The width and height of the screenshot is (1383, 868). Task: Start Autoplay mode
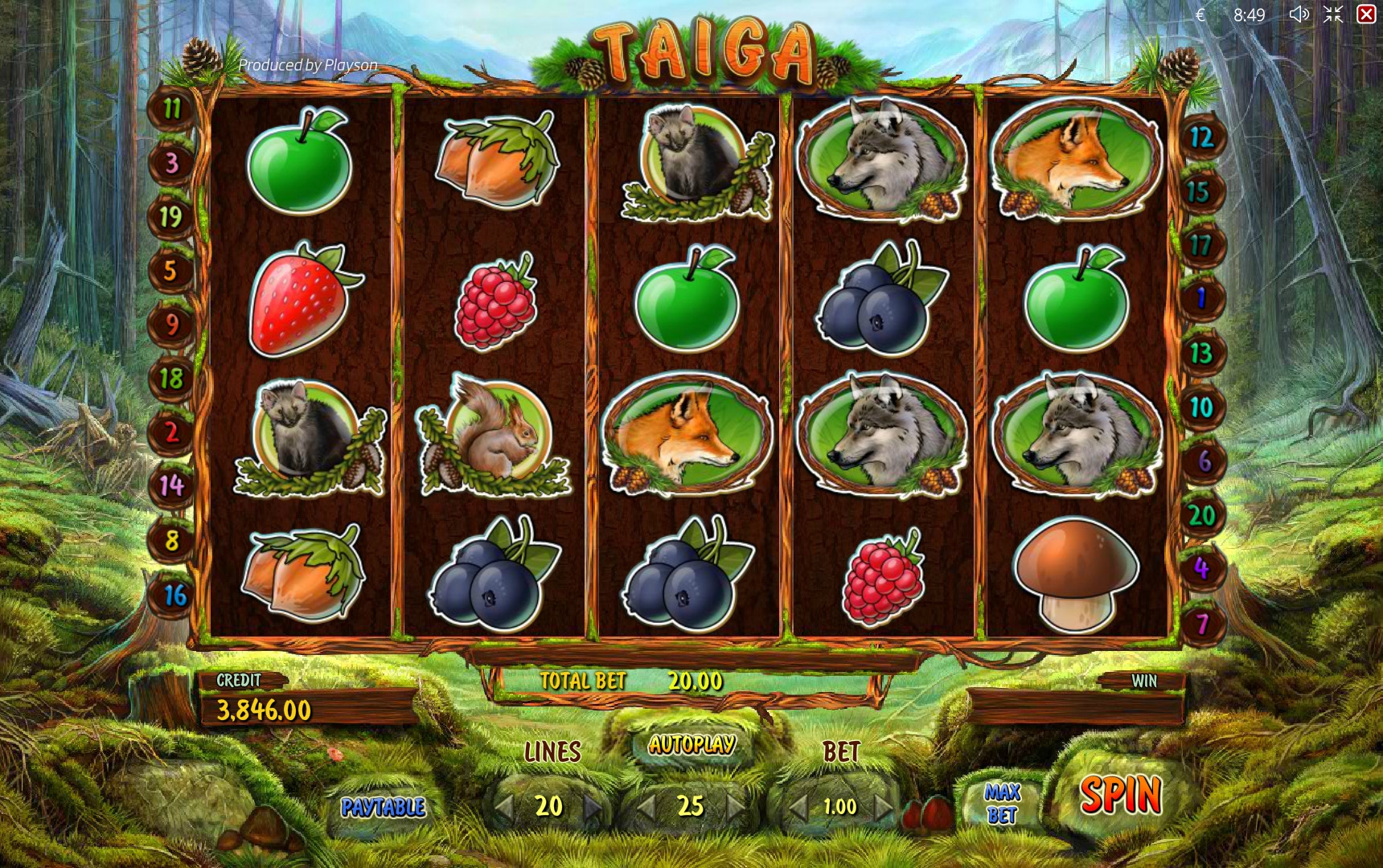pos(691,745)
